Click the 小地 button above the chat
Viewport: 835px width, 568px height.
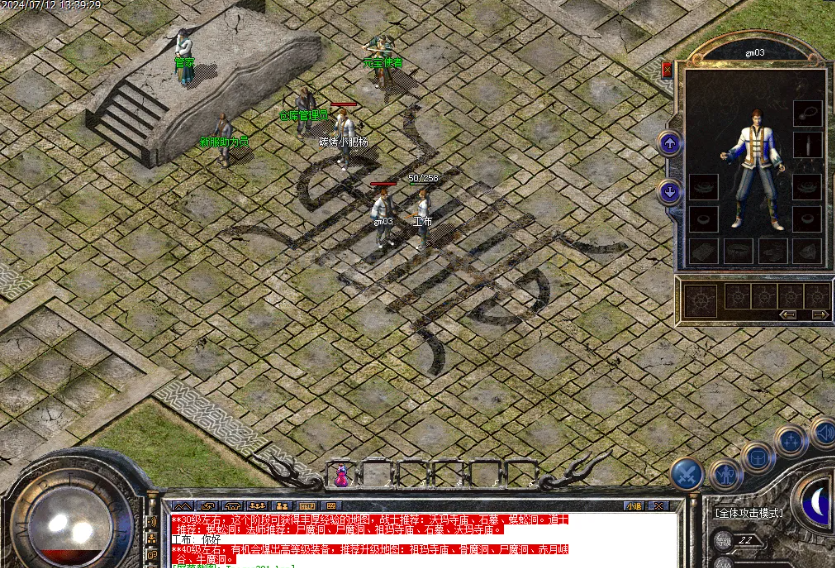pyautogui.click(x=634, y=506)
